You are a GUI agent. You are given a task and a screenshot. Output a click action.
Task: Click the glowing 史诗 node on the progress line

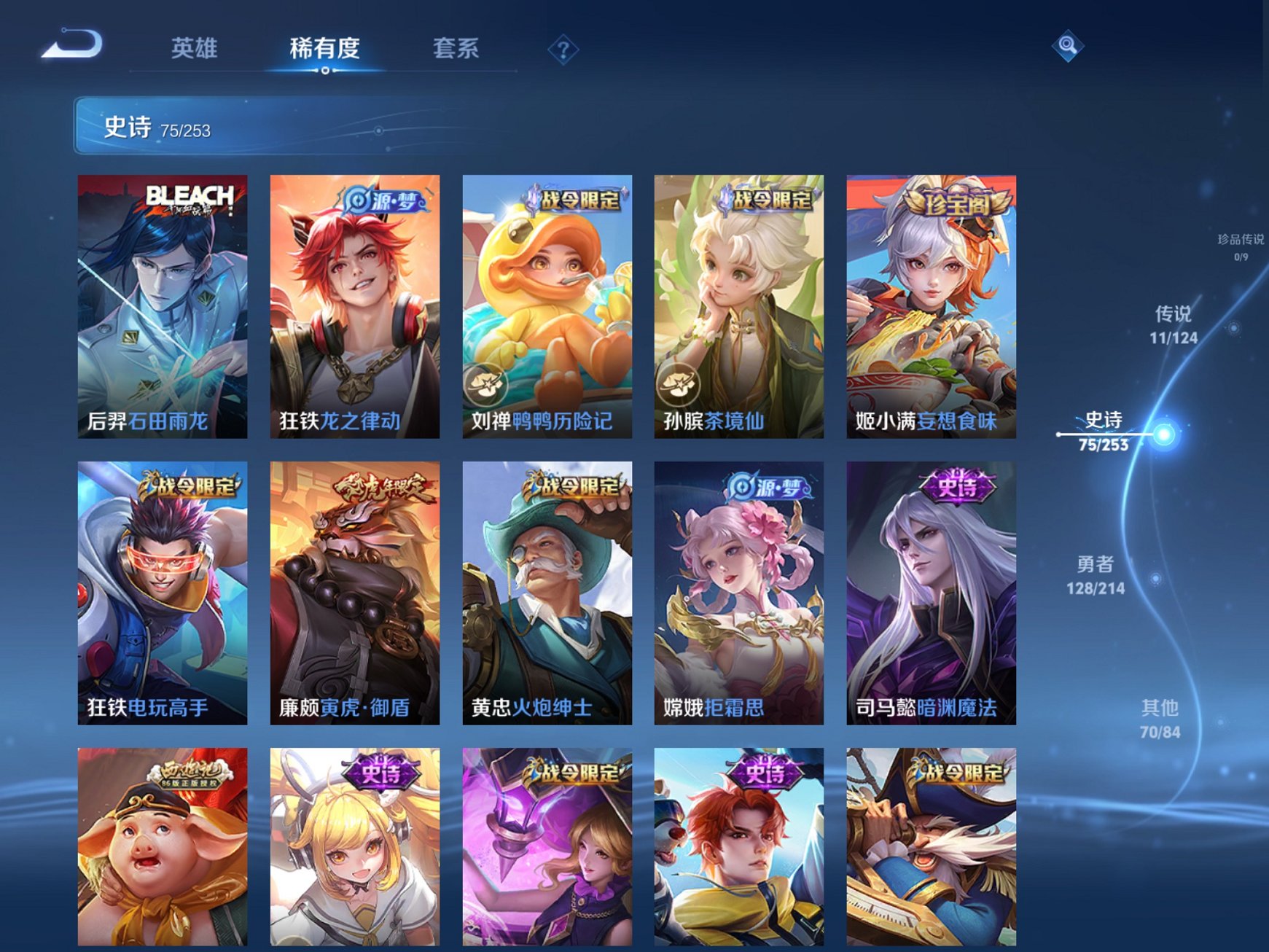coord(1164,435)
